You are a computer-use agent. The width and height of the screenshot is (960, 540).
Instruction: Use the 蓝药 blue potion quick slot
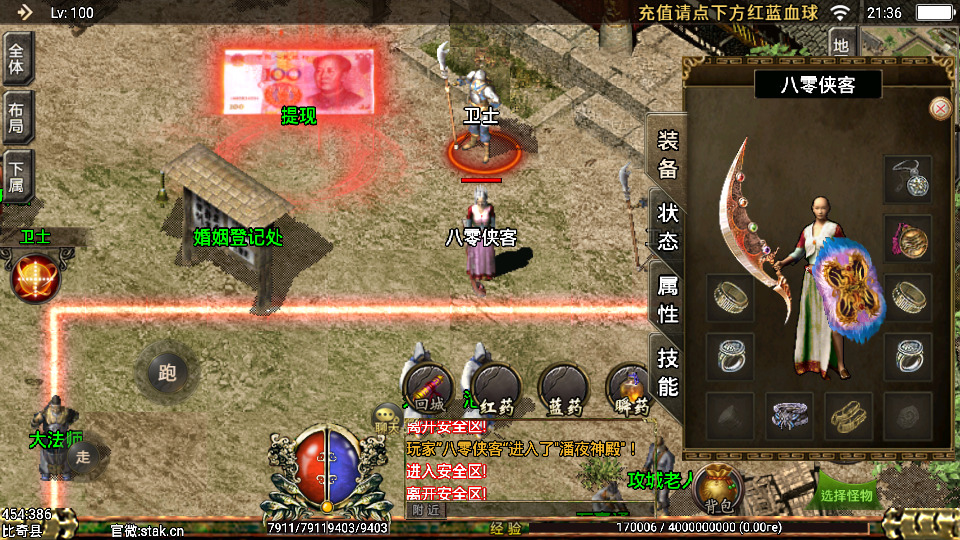tap(563, 388)
